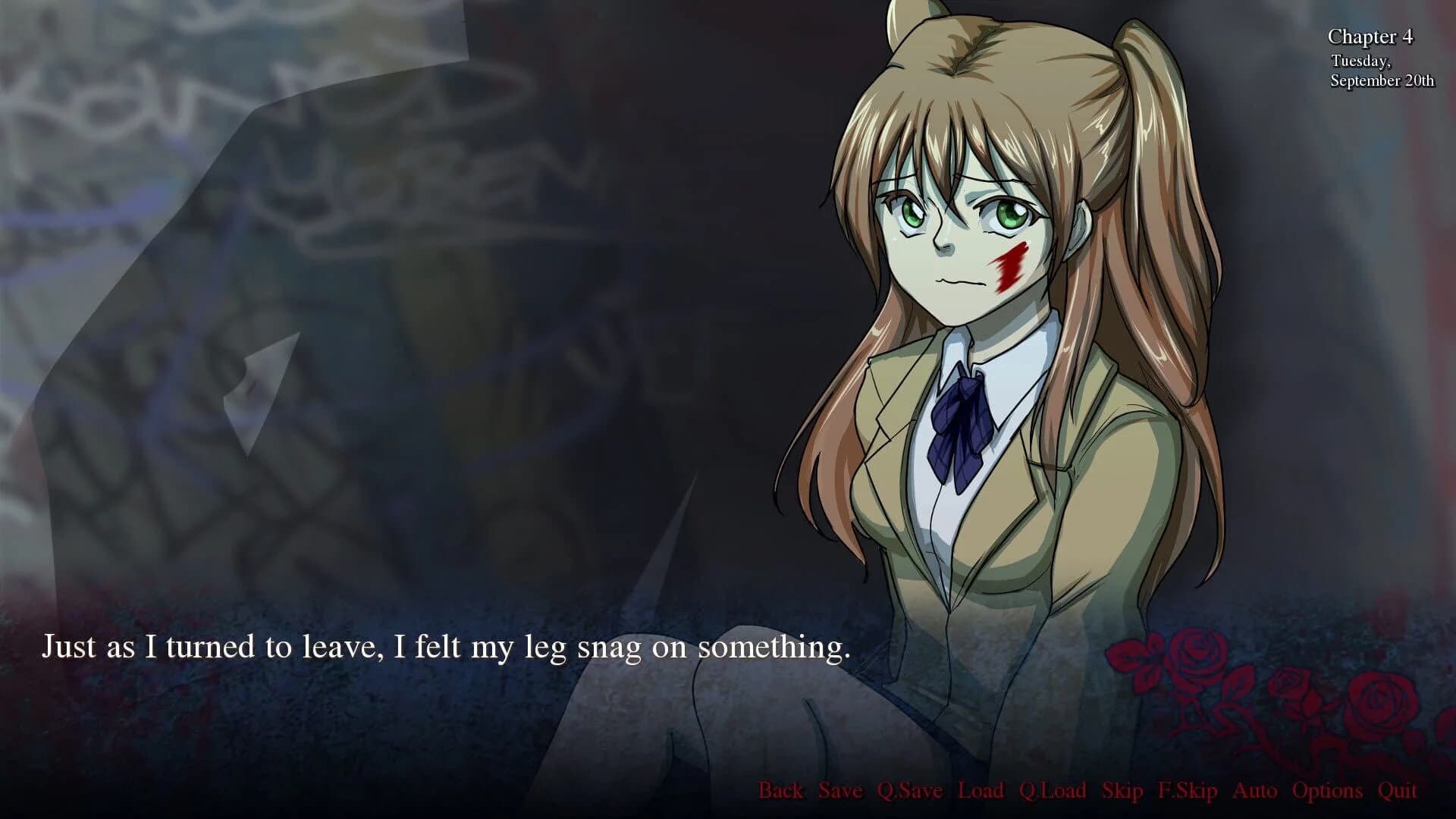Click Back to rewind the dialogue
1456x819 pixels.
(x=780, y=791)
